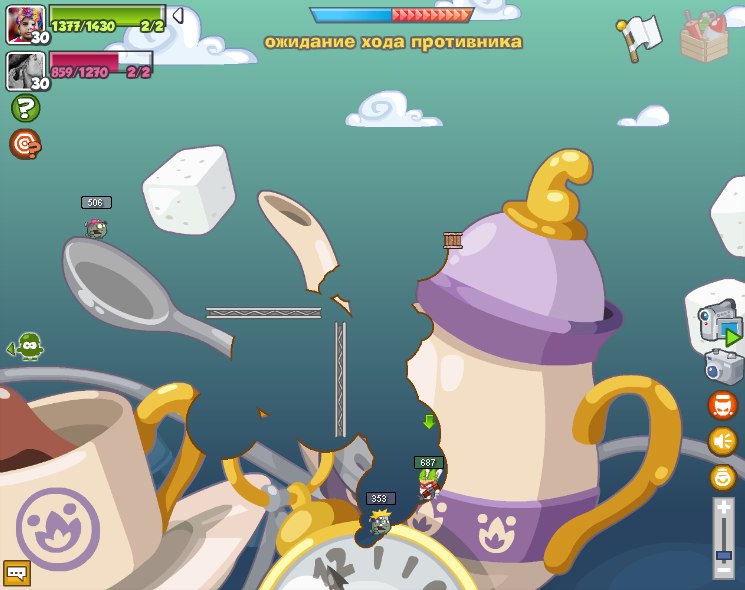Click the red face round button
This screenshot has width=745, height=590.
pos(722,405)
